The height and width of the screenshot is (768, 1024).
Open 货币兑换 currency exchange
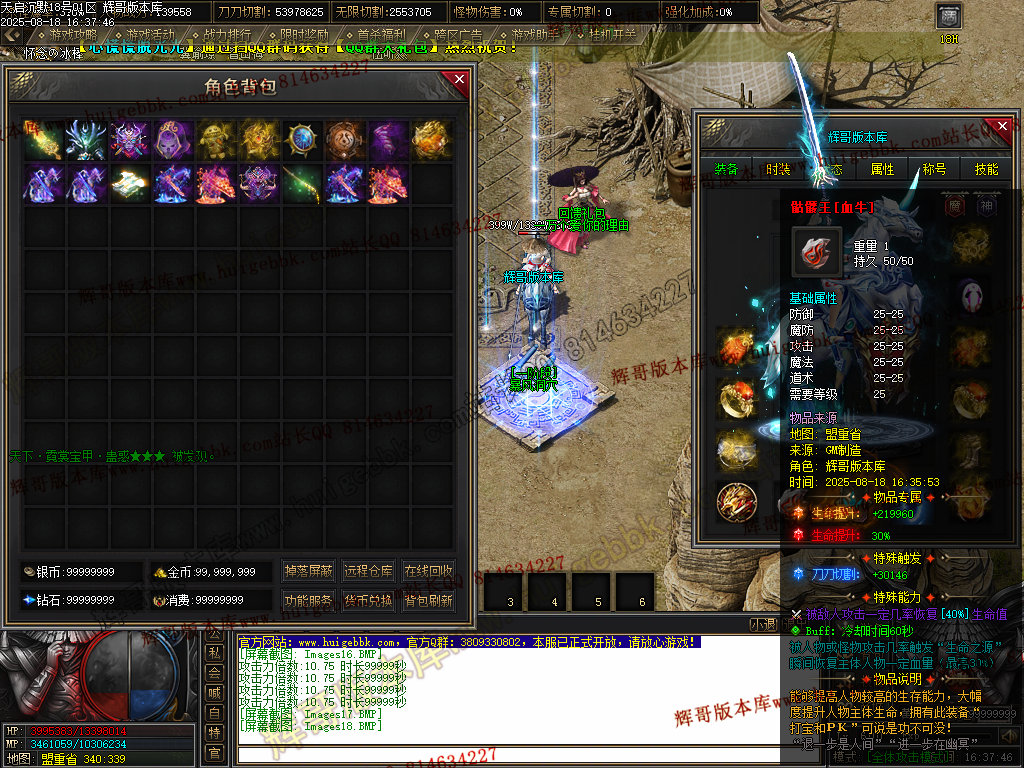coord(368,601)
